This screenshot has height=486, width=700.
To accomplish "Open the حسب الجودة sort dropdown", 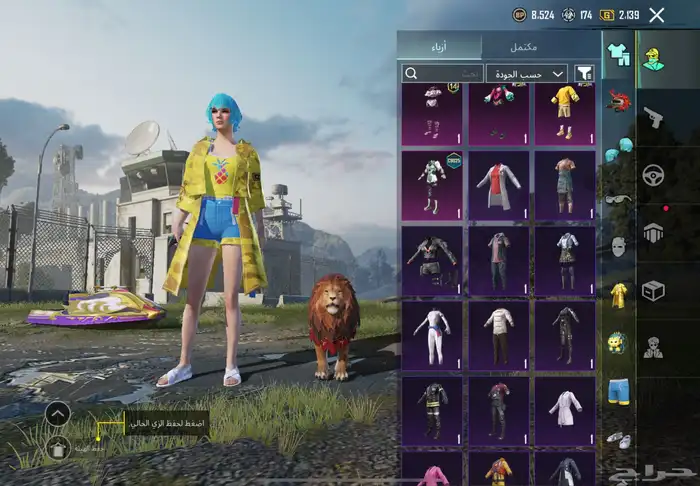I will tap(526, 73).
